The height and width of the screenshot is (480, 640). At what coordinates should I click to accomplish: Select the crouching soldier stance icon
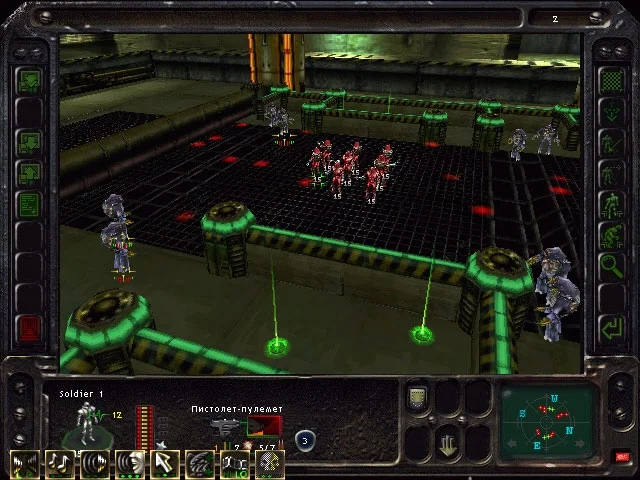coord(610,236)
